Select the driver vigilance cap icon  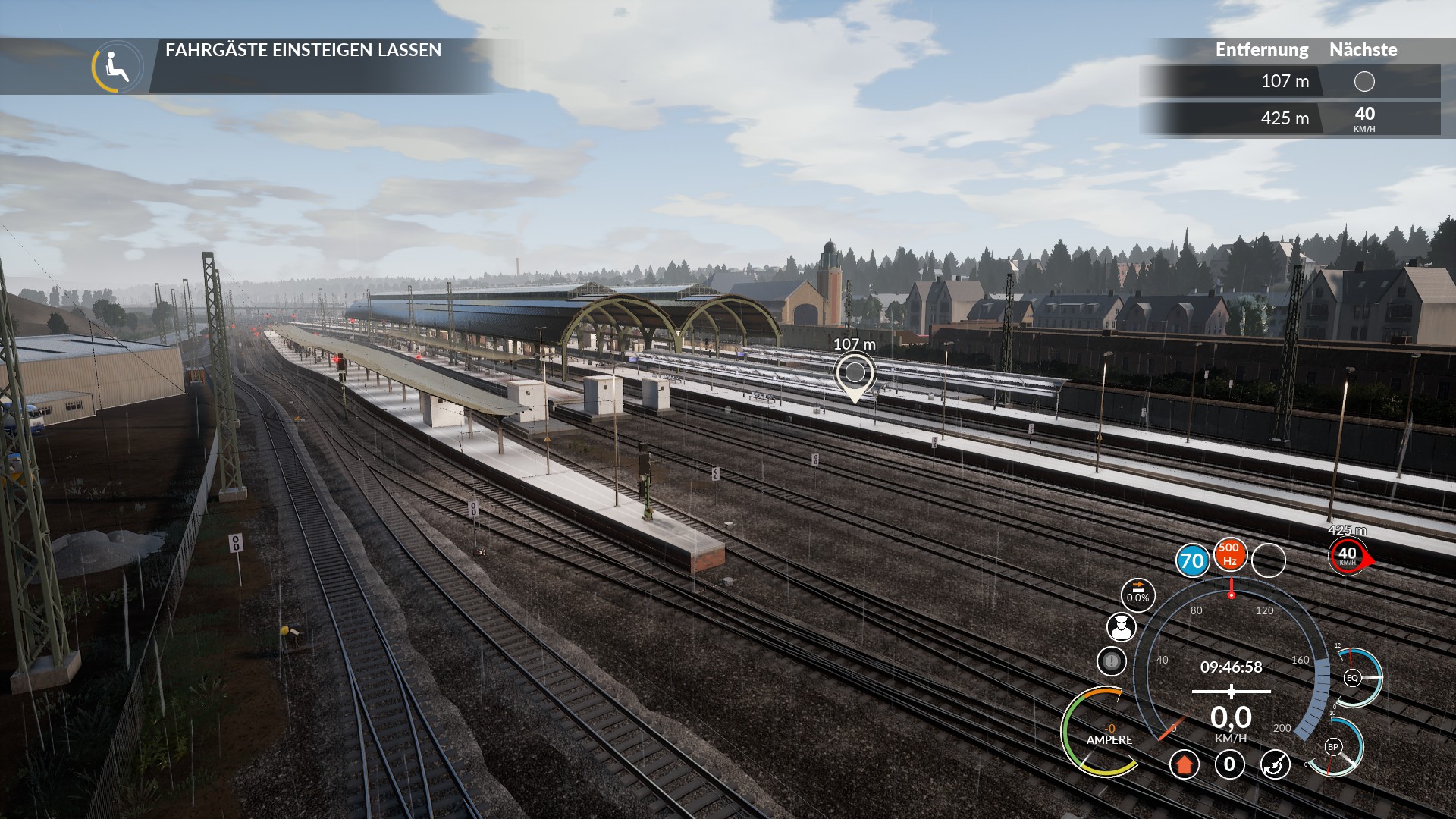pos(1122,627)
